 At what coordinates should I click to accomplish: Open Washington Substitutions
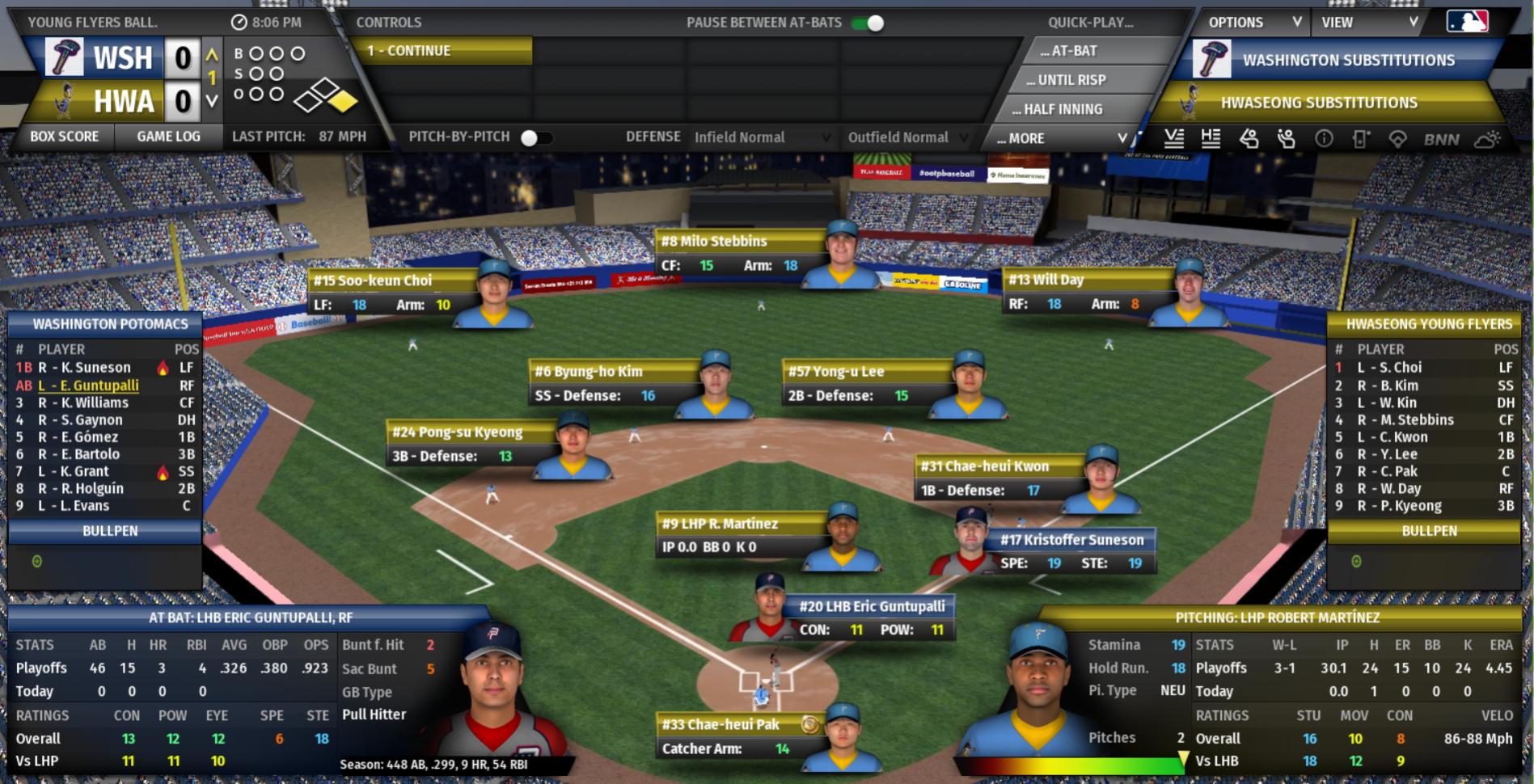tap(1348, 61)
